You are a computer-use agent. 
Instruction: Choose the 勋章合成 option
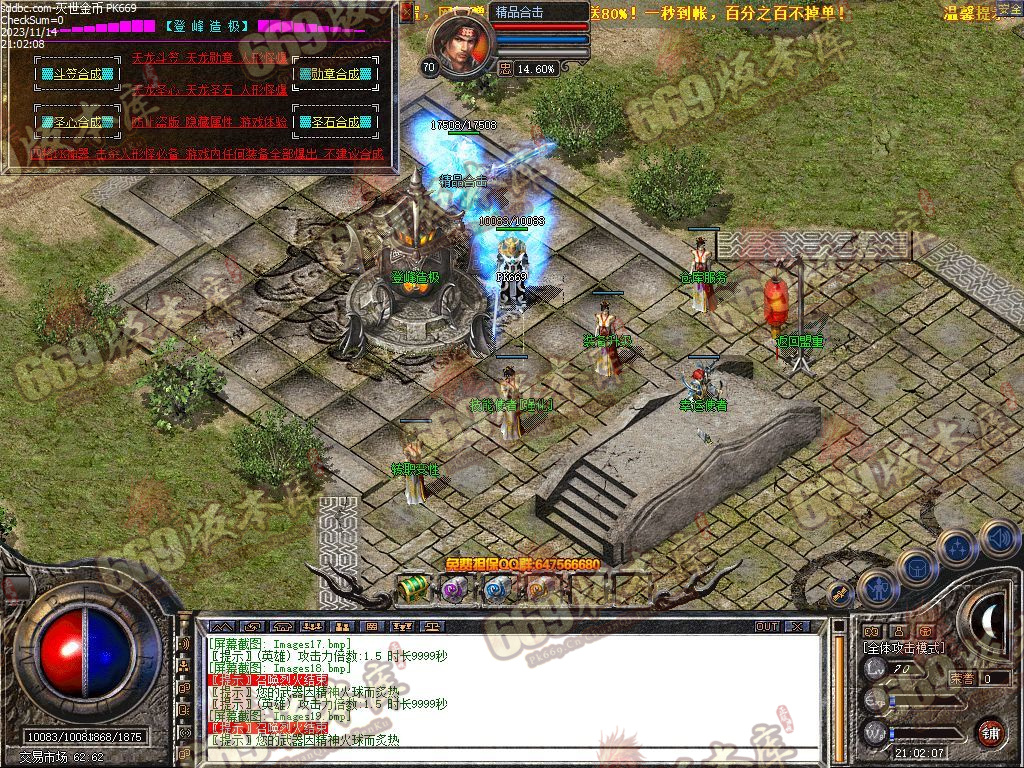[335, 74]
